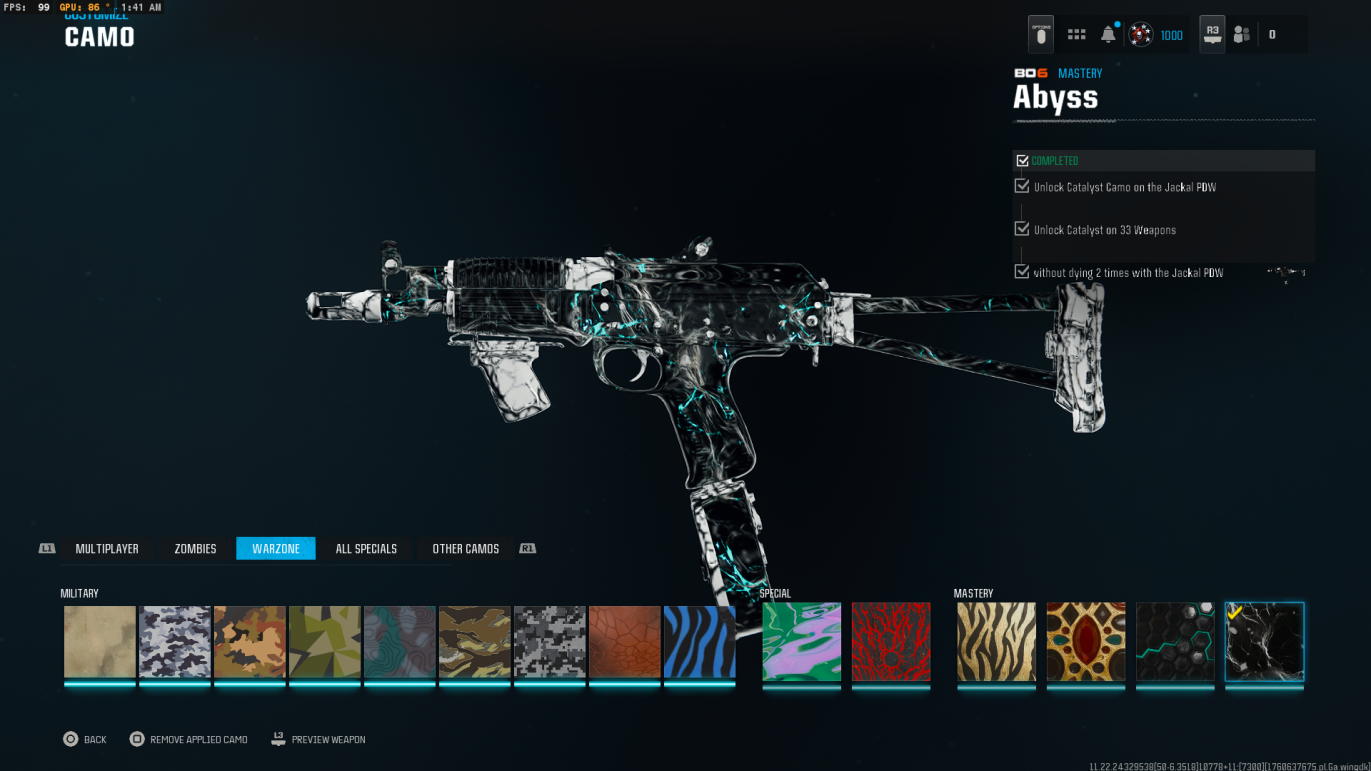This screenshot has width=1371, height=771.
Task: Switch to Other Camos tab
Action: pyautogui.click(x=465, y=548)
